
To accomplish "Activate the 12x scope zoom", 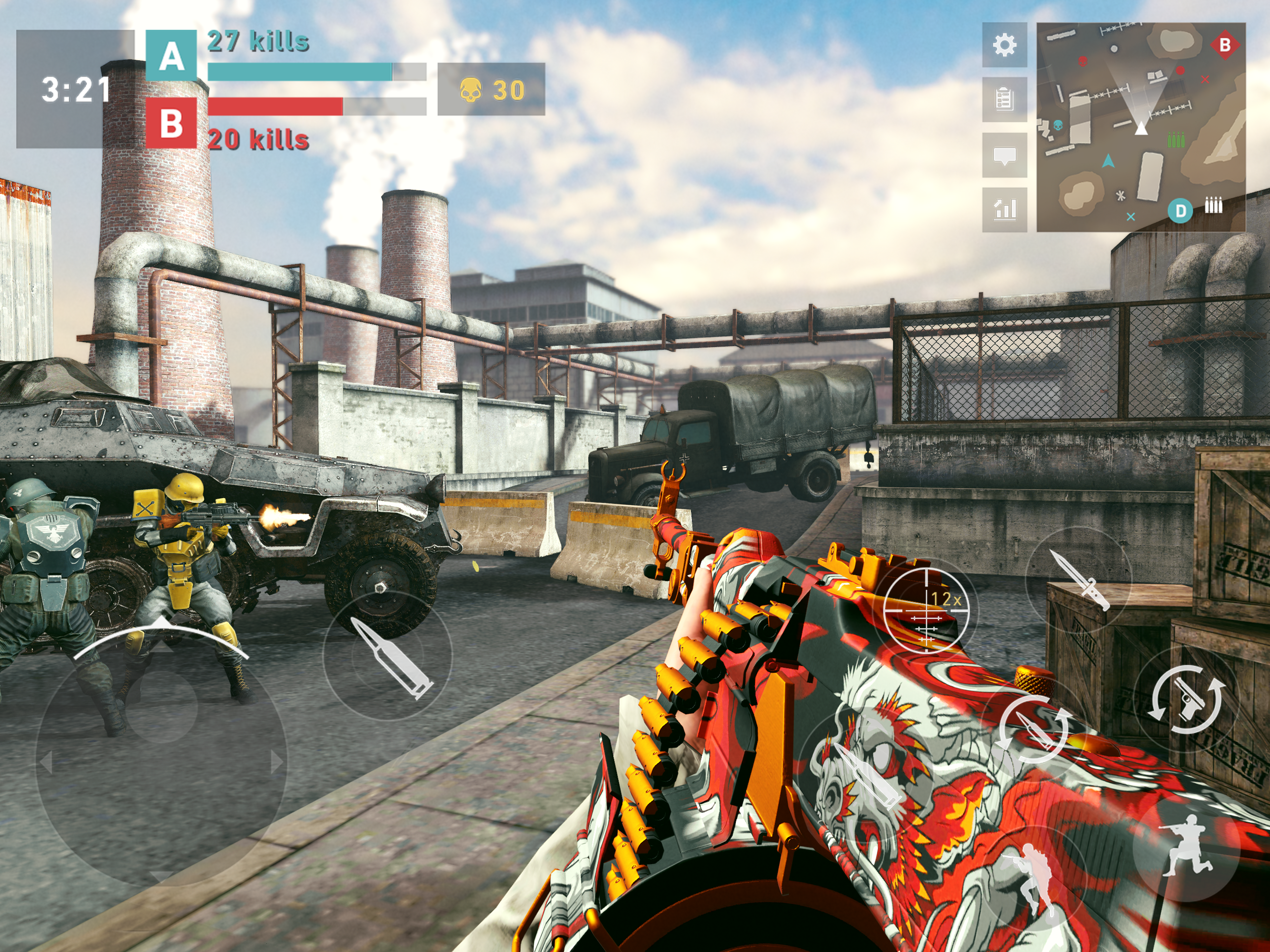I will click(926, 610).
